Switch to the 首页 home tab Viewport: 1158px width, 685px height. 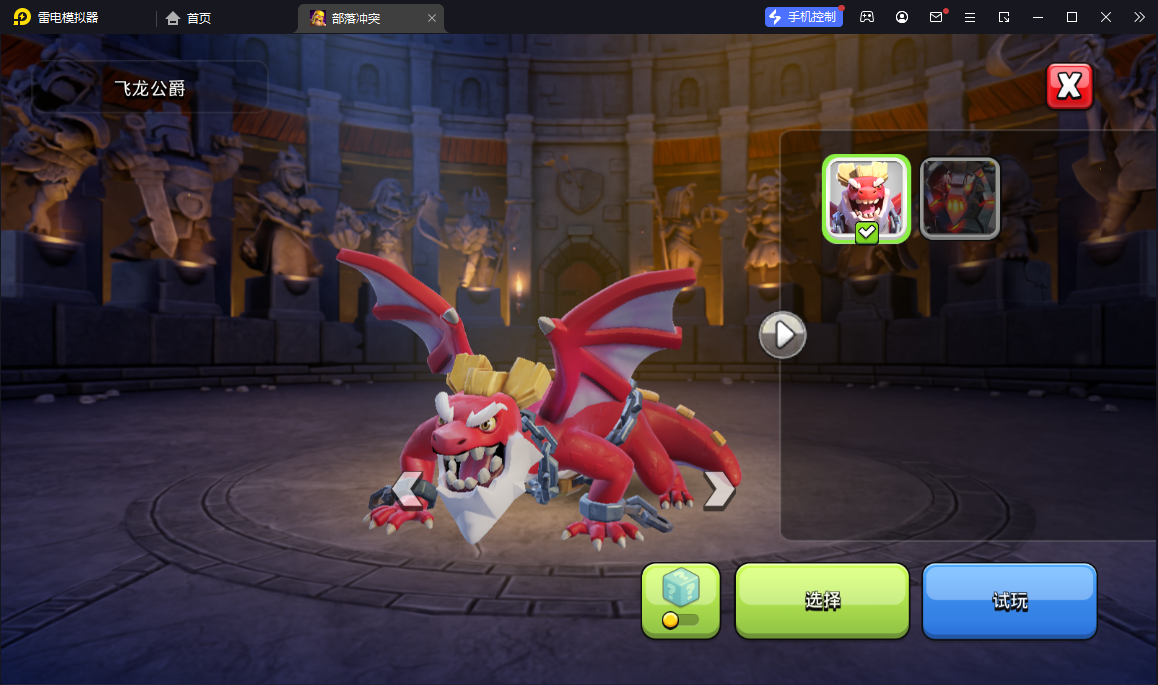point(189,18)
